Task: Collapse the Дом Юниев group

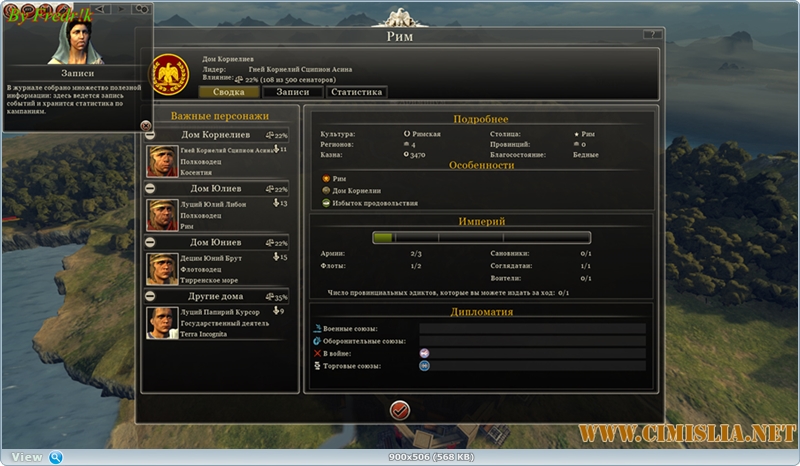Action: click(150, 242)
